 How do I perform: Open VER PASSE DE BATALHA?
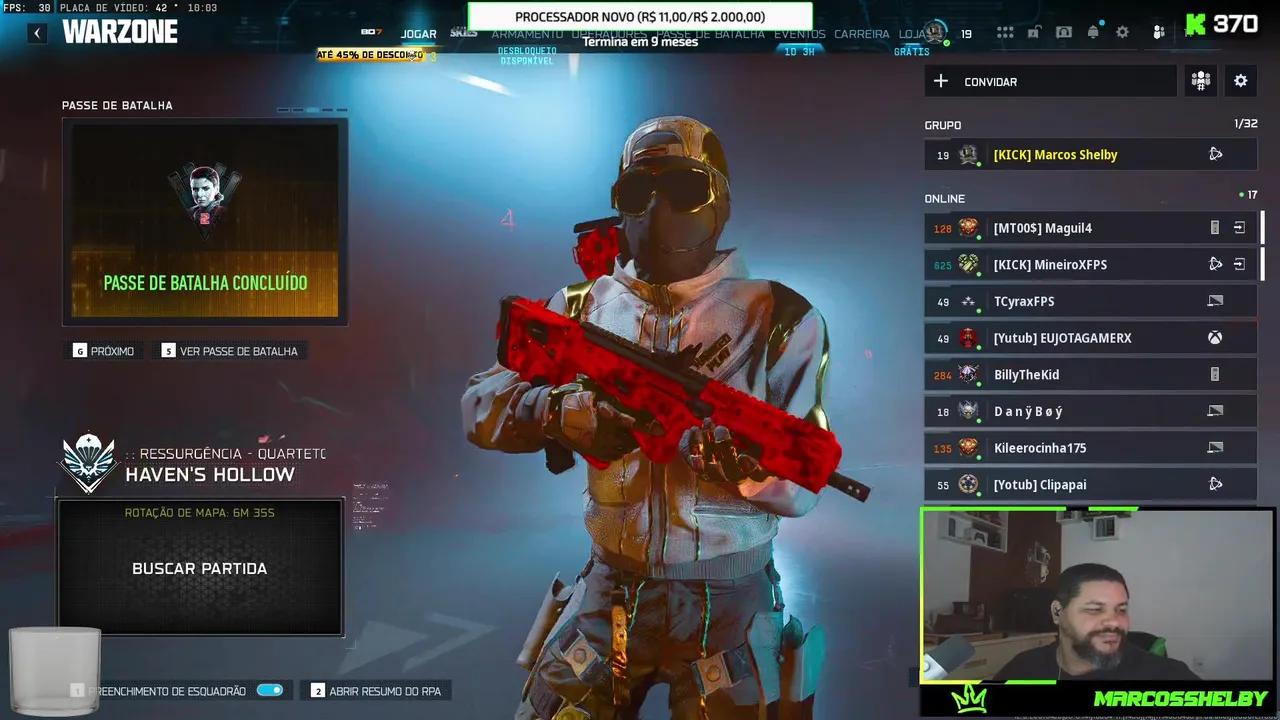point(239,351)
